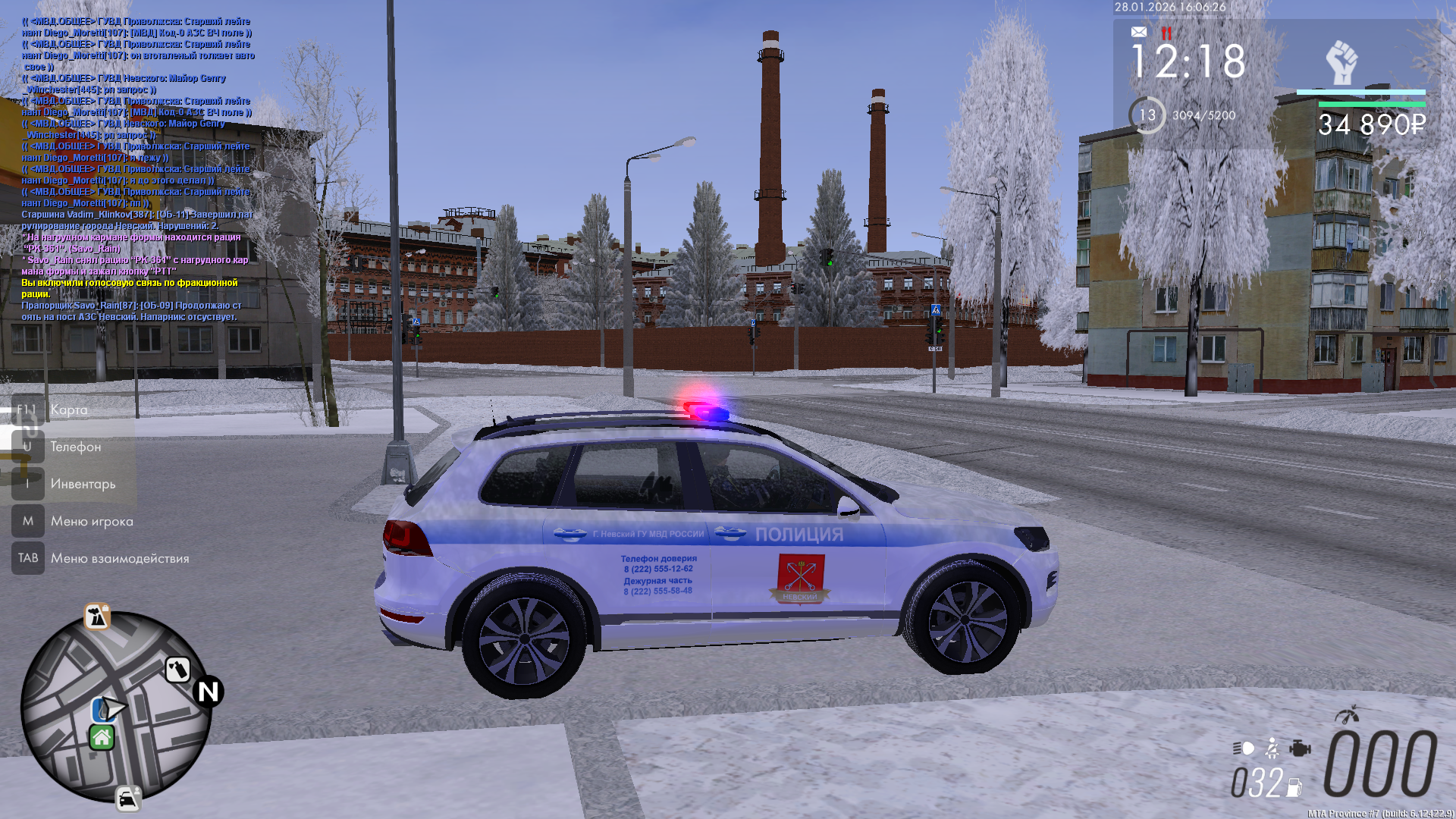Click the N compass indicator on minimap
This screenshot has height=819, width=1456.
[208, 692]
